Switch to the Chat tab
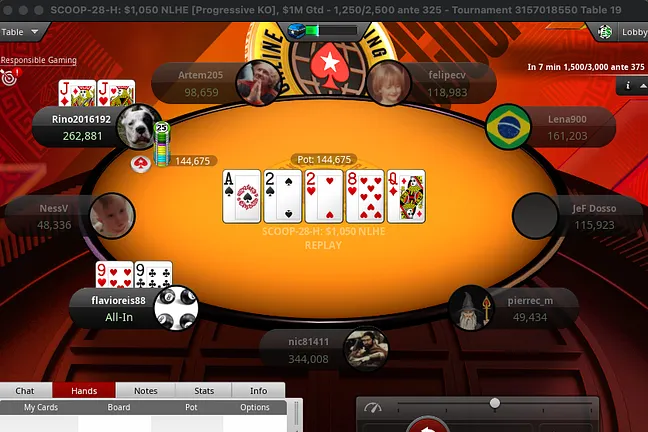This screenshot has width=648, height=432. pos(25,391)
